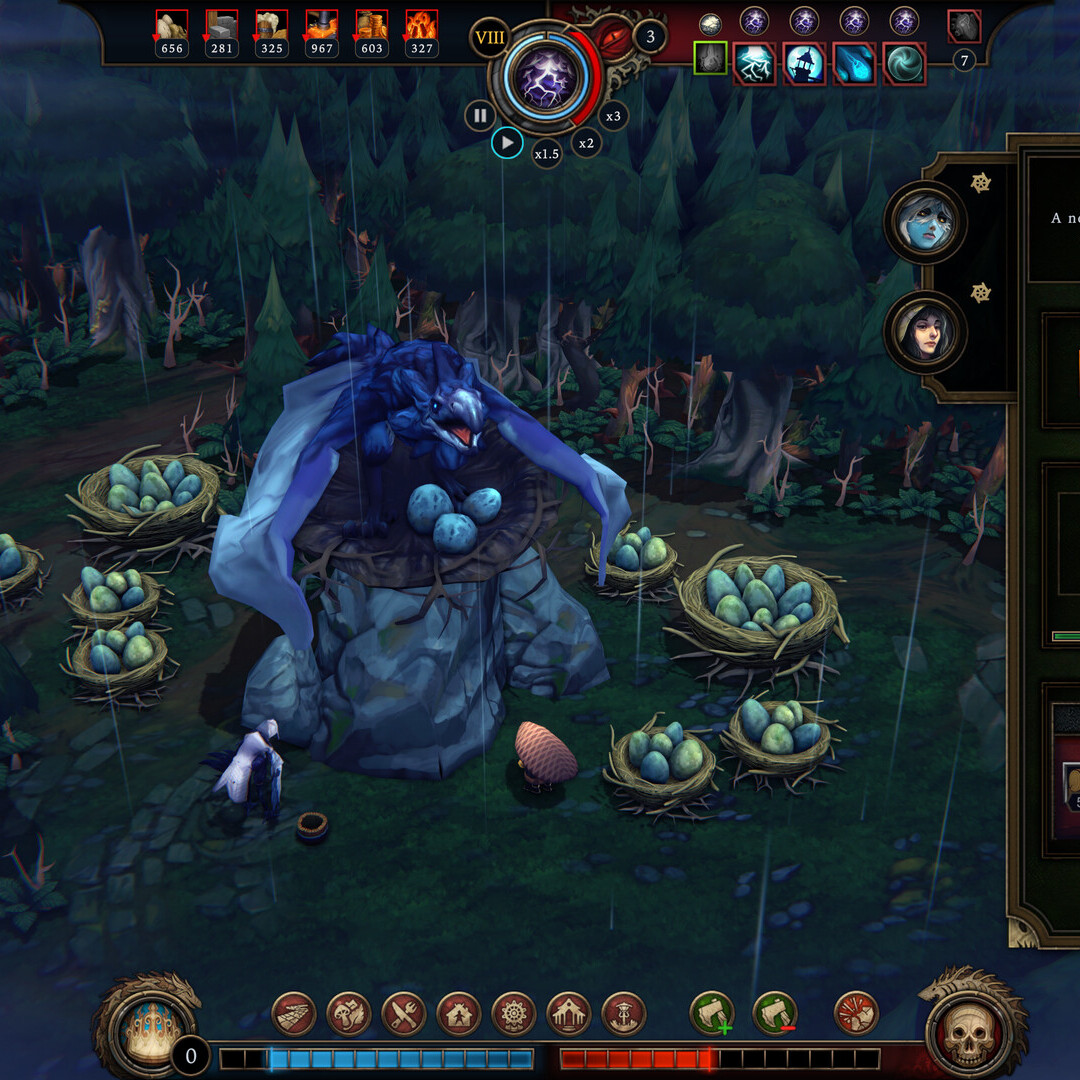Image resolution: width=1080 pixels, height=1080 pixels.
Task: Open the food production buildings category
Action: tap(404, 1013)
